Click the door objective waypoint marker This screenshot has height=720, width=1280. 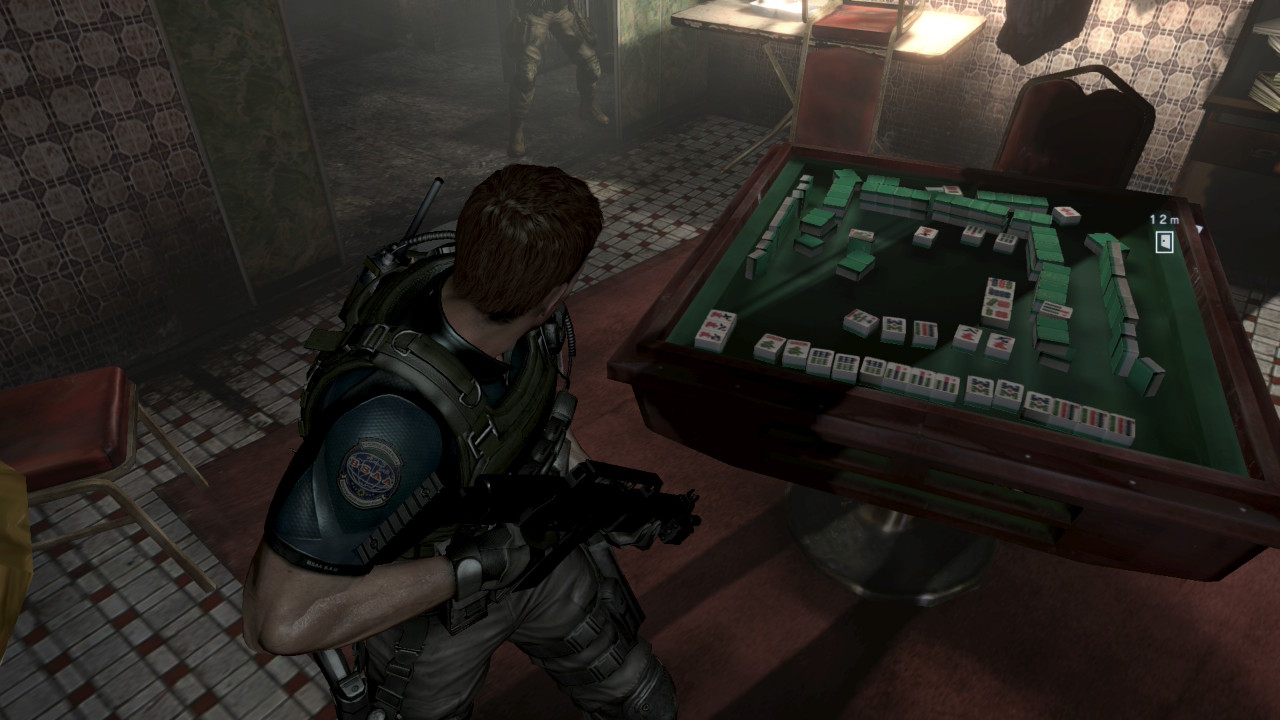point(1164,241)
